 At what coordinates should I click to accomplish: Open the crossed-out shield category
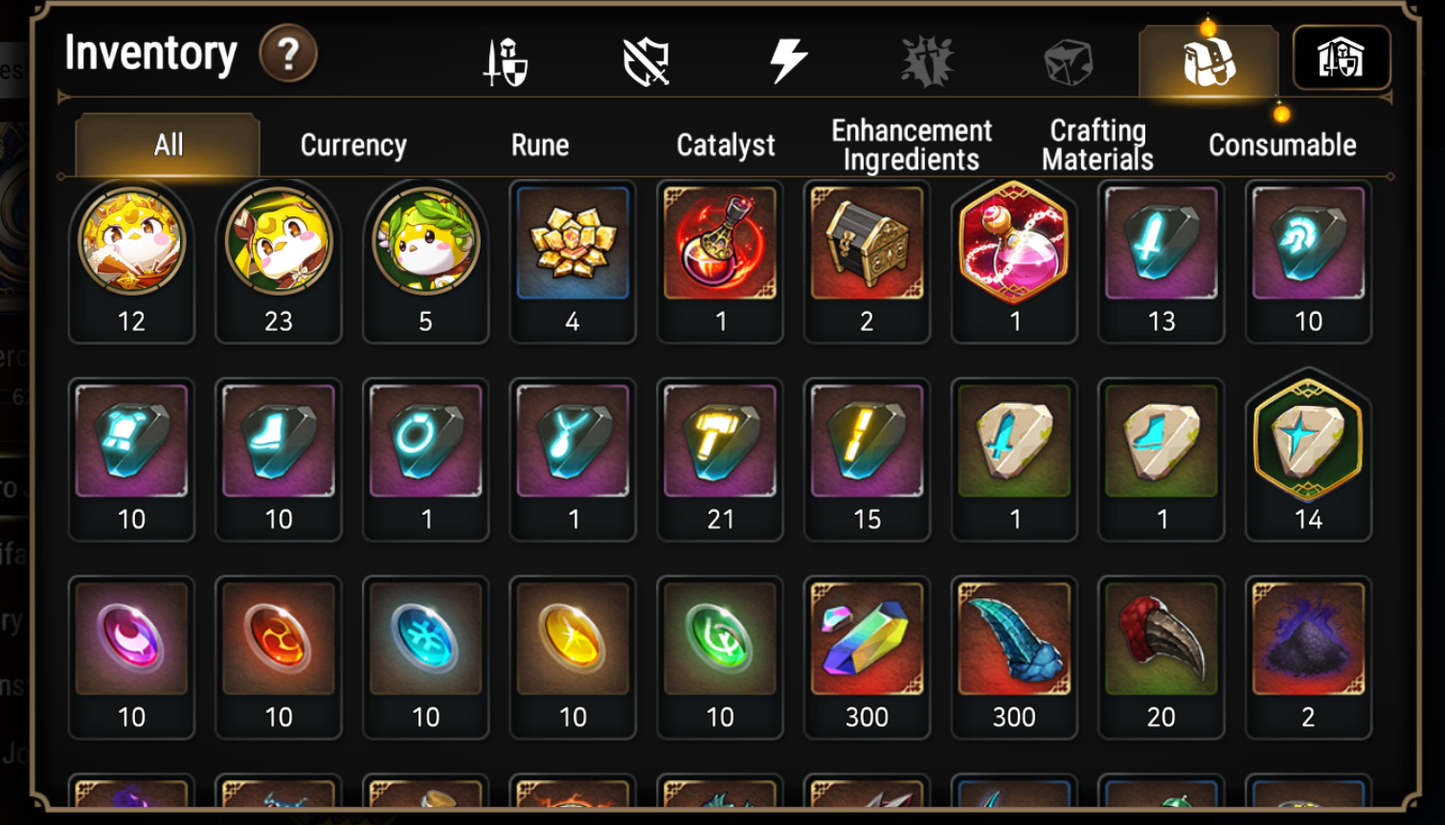point(646,62)
